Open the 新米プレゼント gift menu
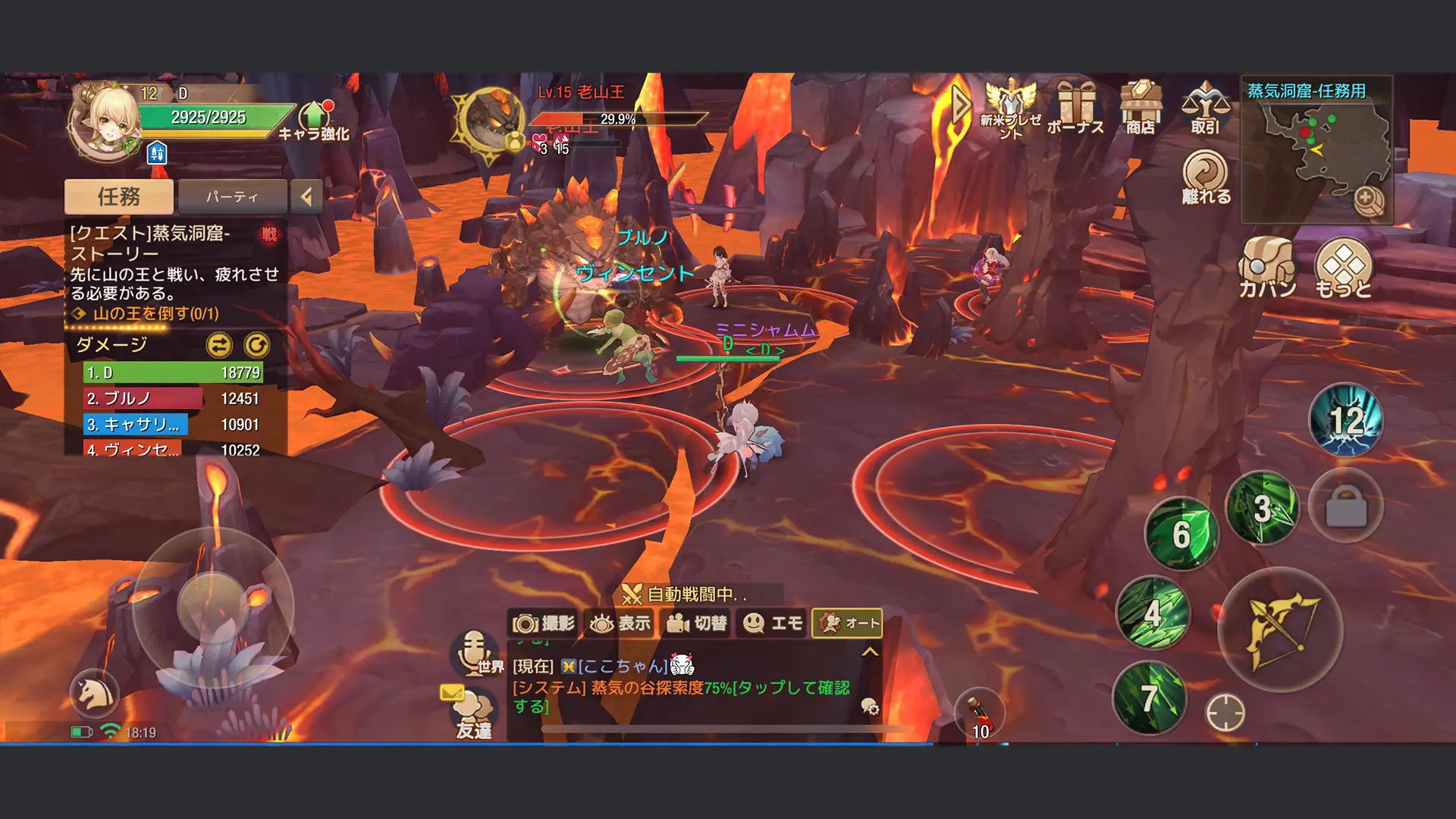The width and height of the screenshot is (1456, 819). point(1010,108)
